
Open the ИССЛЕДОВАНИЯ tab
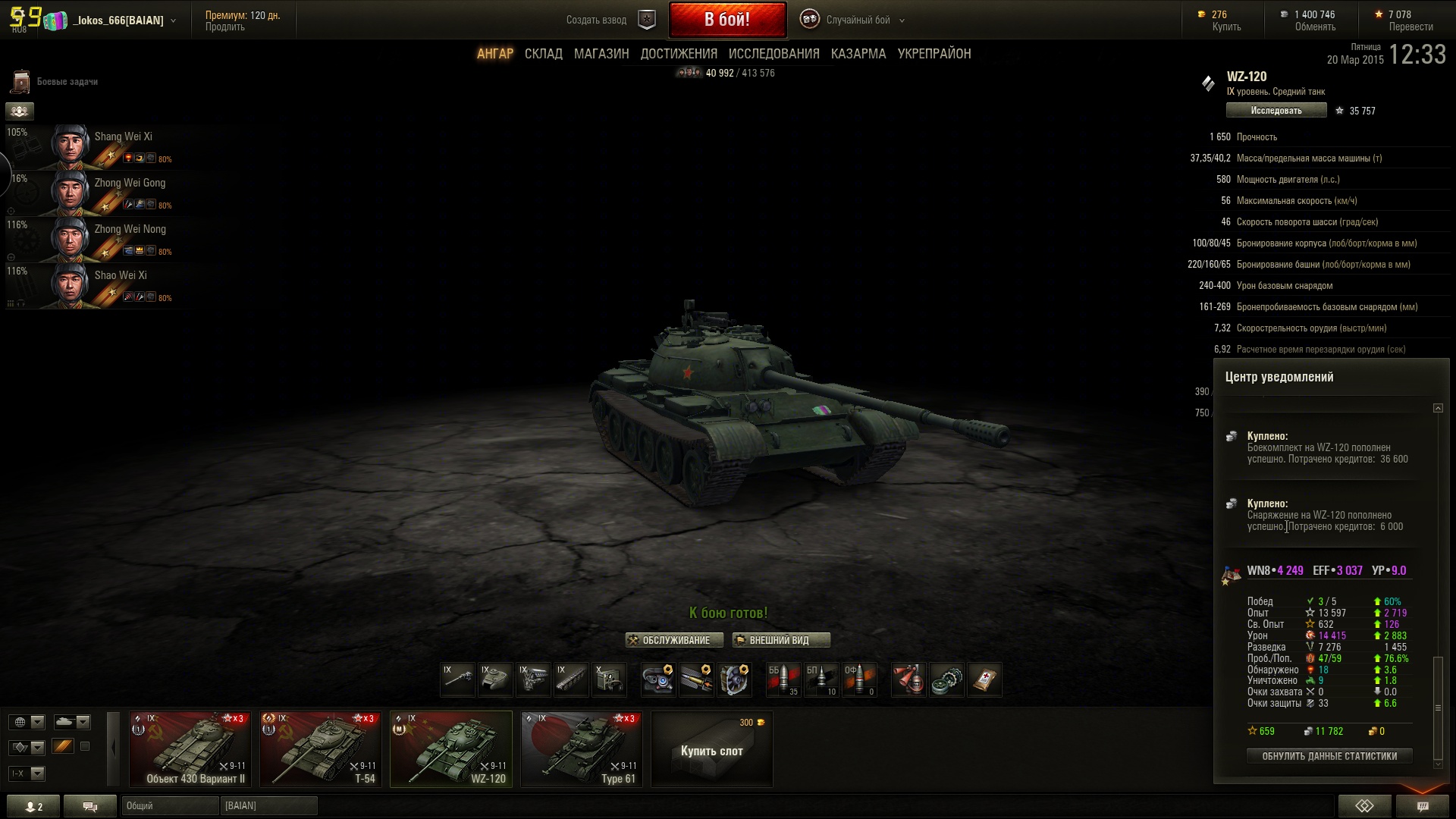(773, 54)
